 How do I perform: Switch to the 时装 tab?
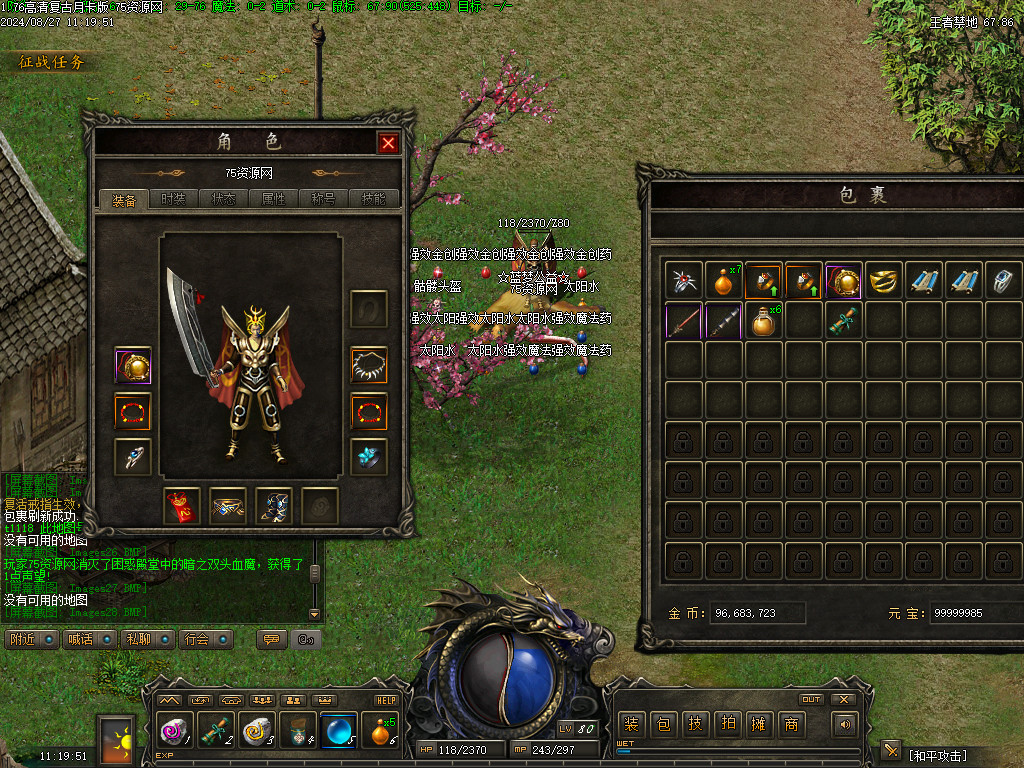173,199
